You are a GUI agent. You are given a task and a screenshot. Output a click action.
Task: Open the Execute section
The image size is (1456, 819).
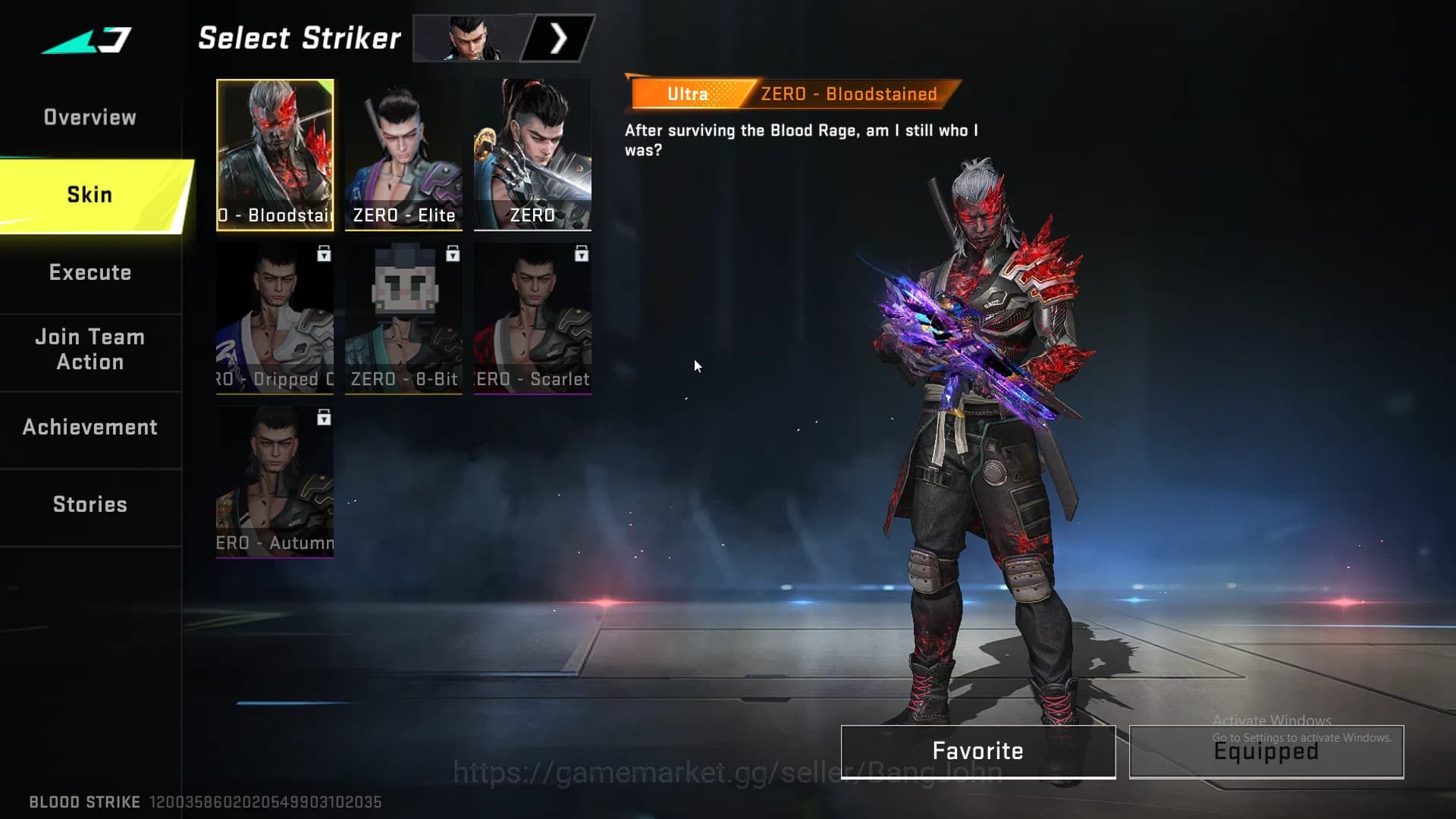pyautogui.click(x=90, y=273)
